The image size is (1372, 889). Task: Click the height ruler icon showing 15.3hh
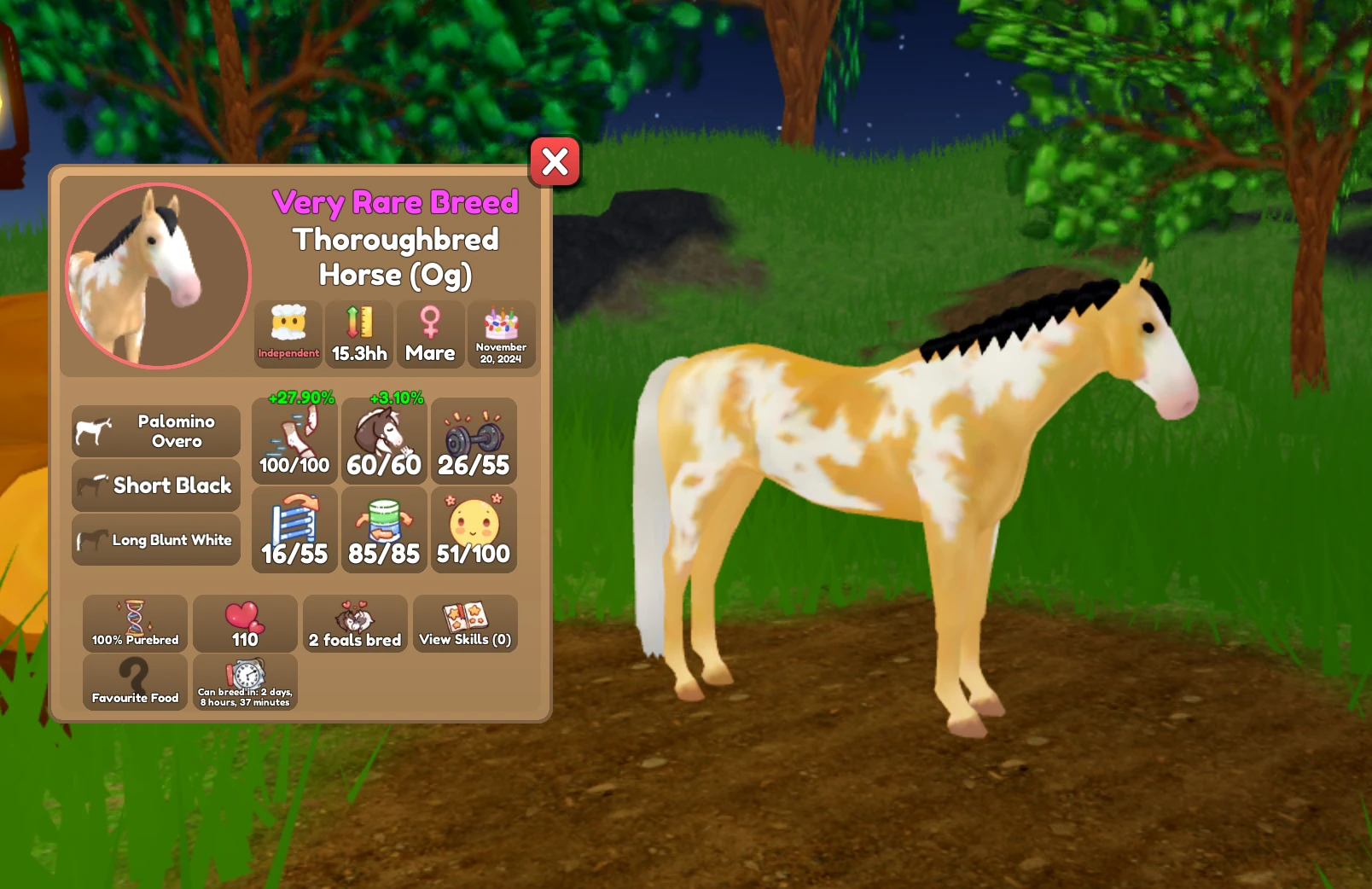[358, 334]
